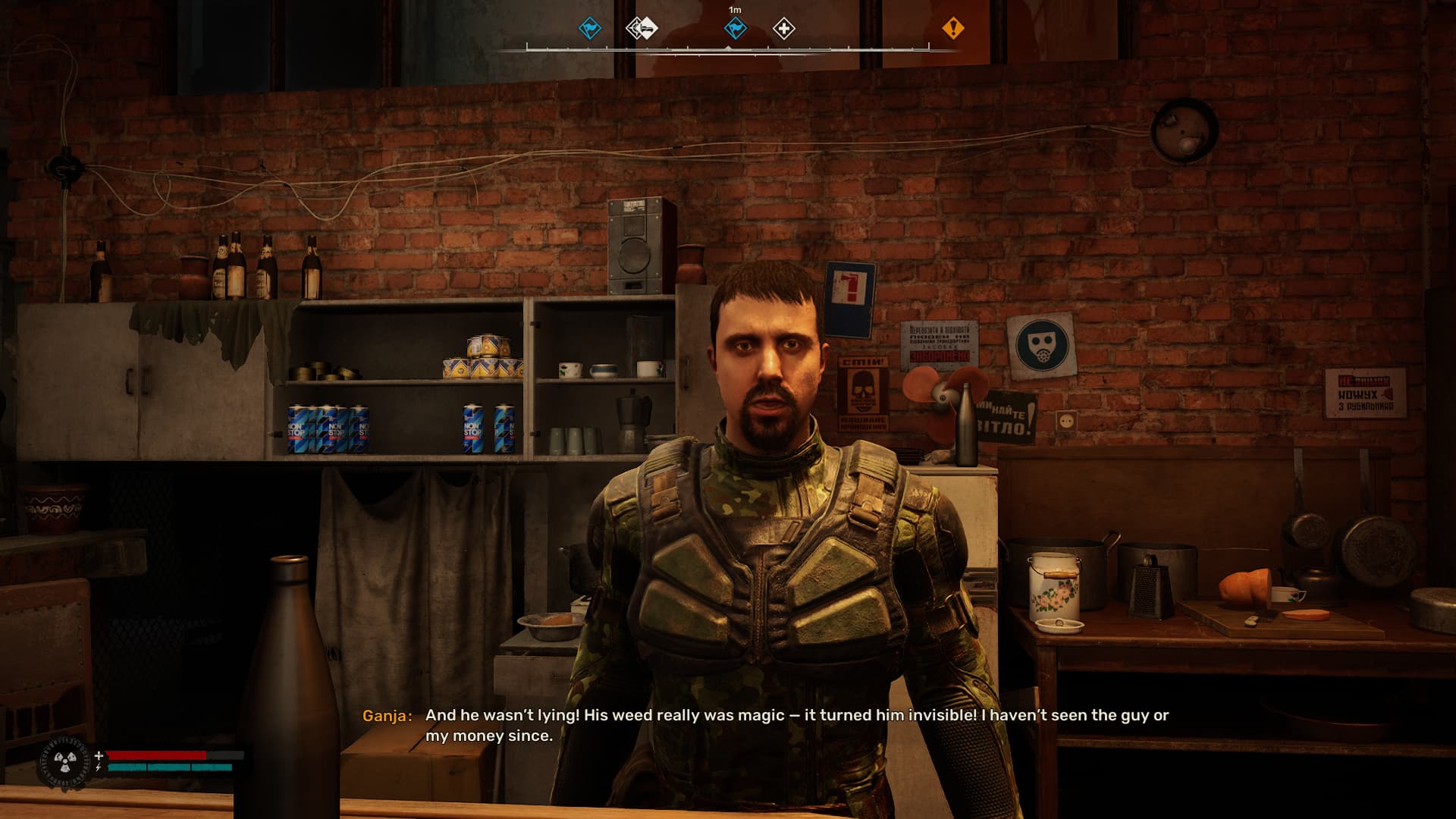Click the orange exclamation quest marker
1456x819 pixels.
click(952, 28)
